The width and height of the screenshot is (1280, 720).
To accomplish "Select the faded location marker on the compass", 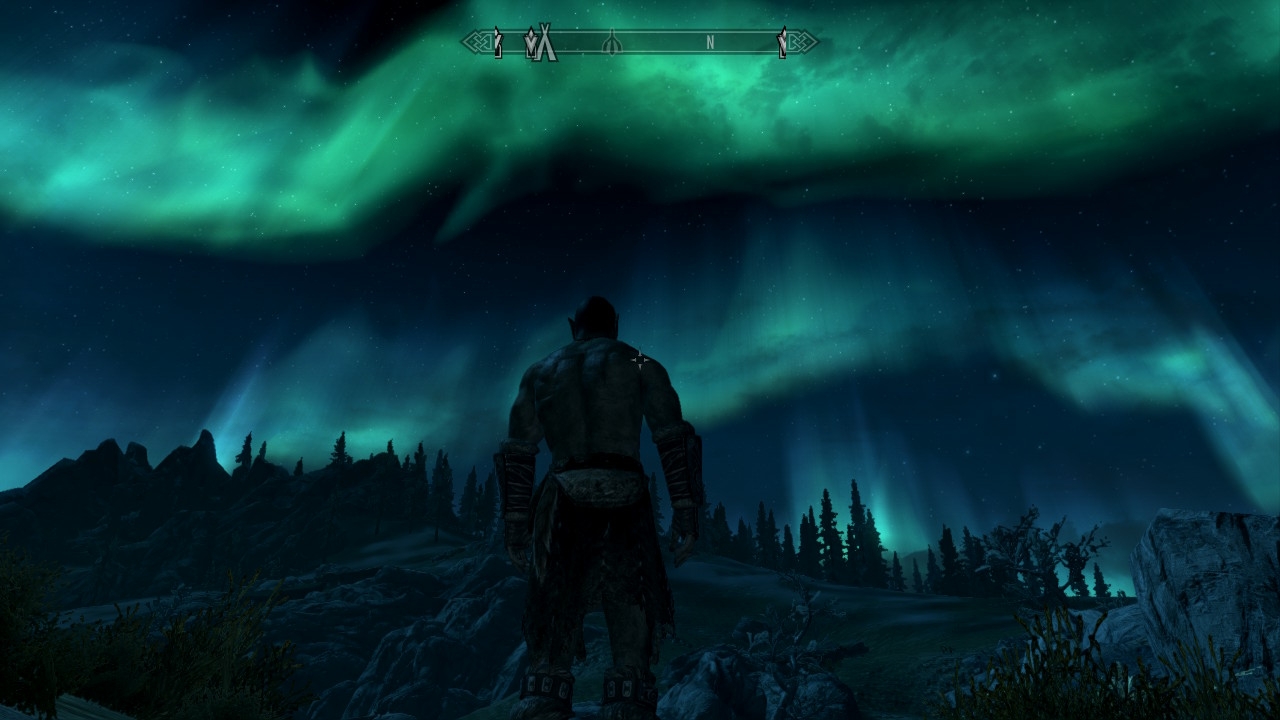I will click(612, 43).
